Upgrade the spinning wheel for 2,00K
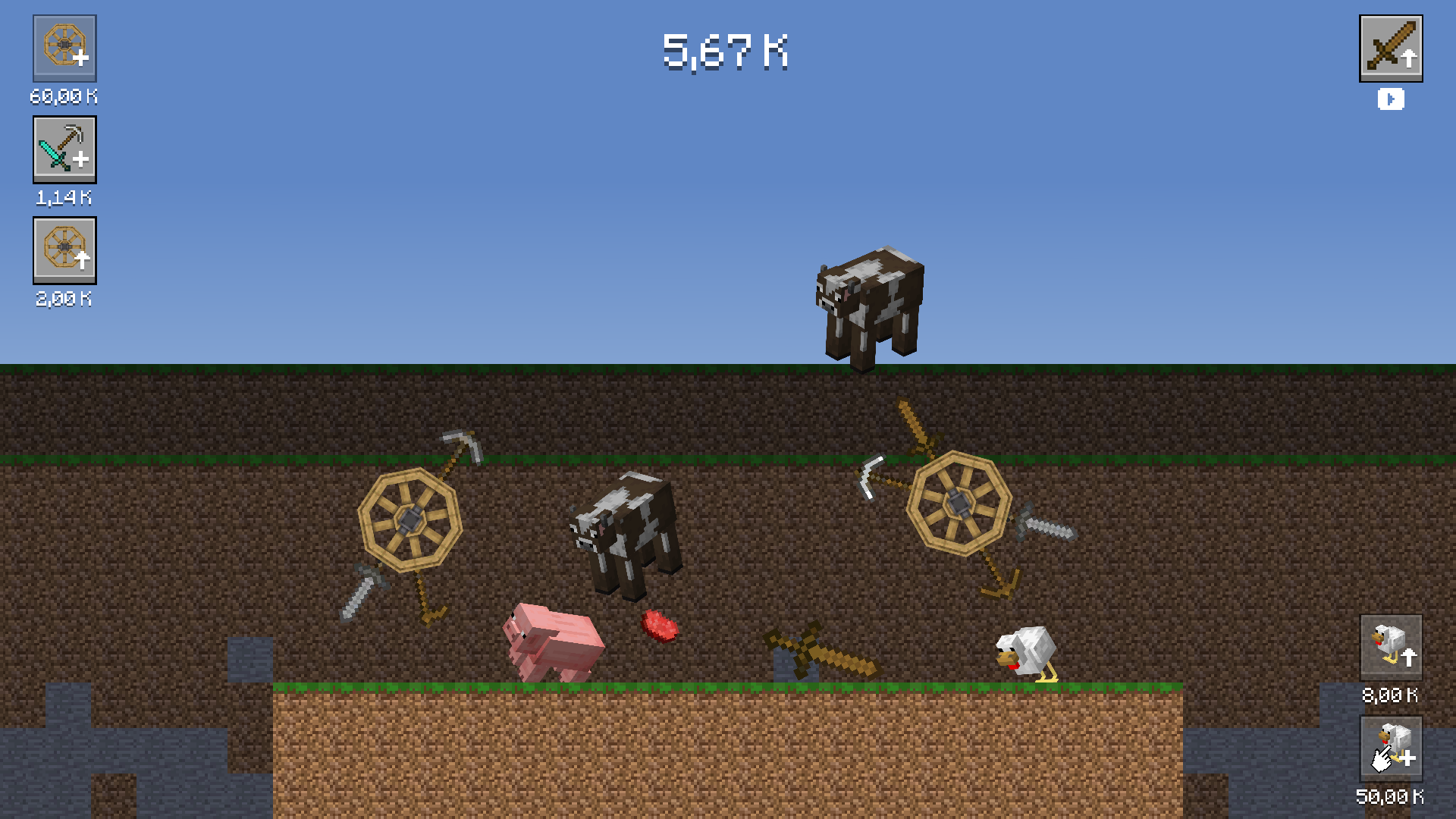This screenshot has width=1456, height=819. tap(64, 251)
